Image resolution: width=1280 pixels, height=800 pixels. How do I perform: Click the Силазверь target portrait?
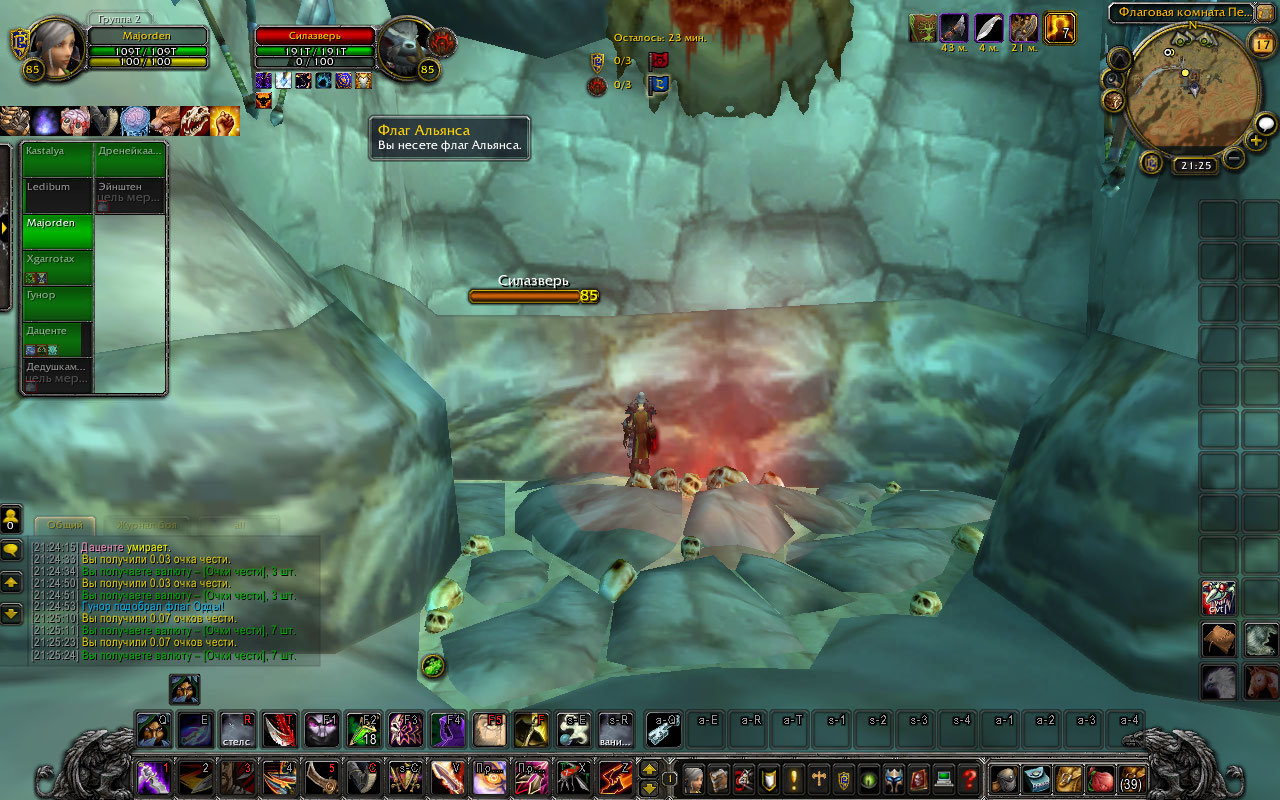coord(404,45)
